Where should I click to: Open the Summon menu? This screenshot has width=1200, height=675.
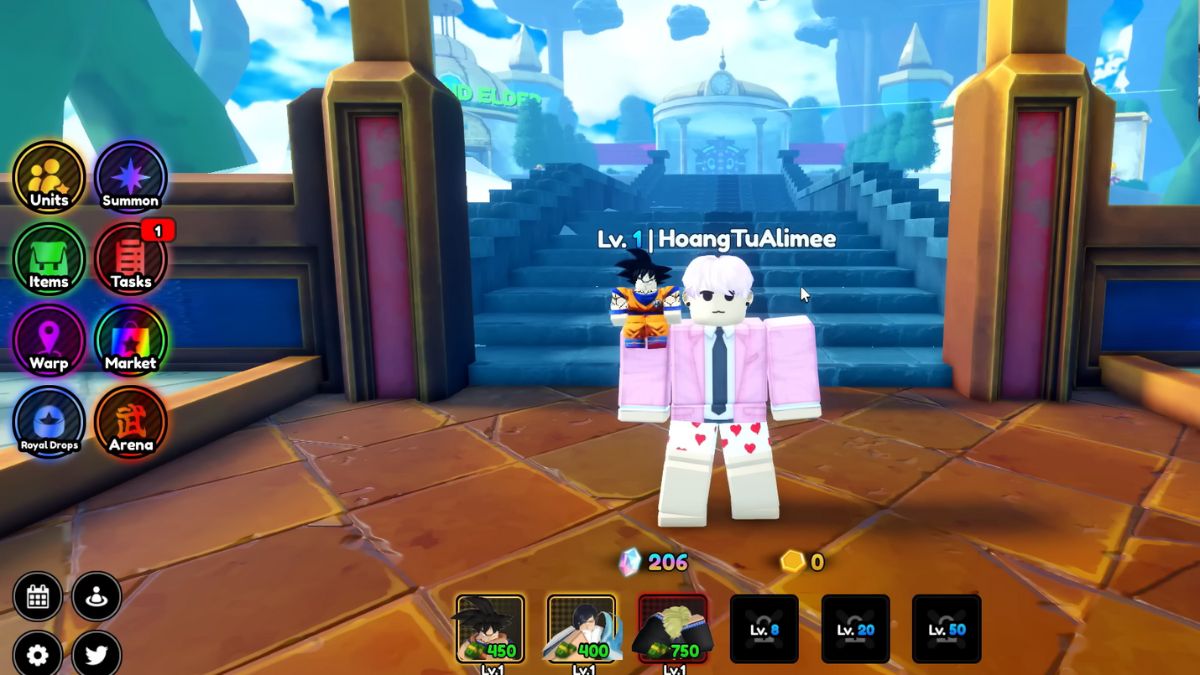(x=130, y=178)
